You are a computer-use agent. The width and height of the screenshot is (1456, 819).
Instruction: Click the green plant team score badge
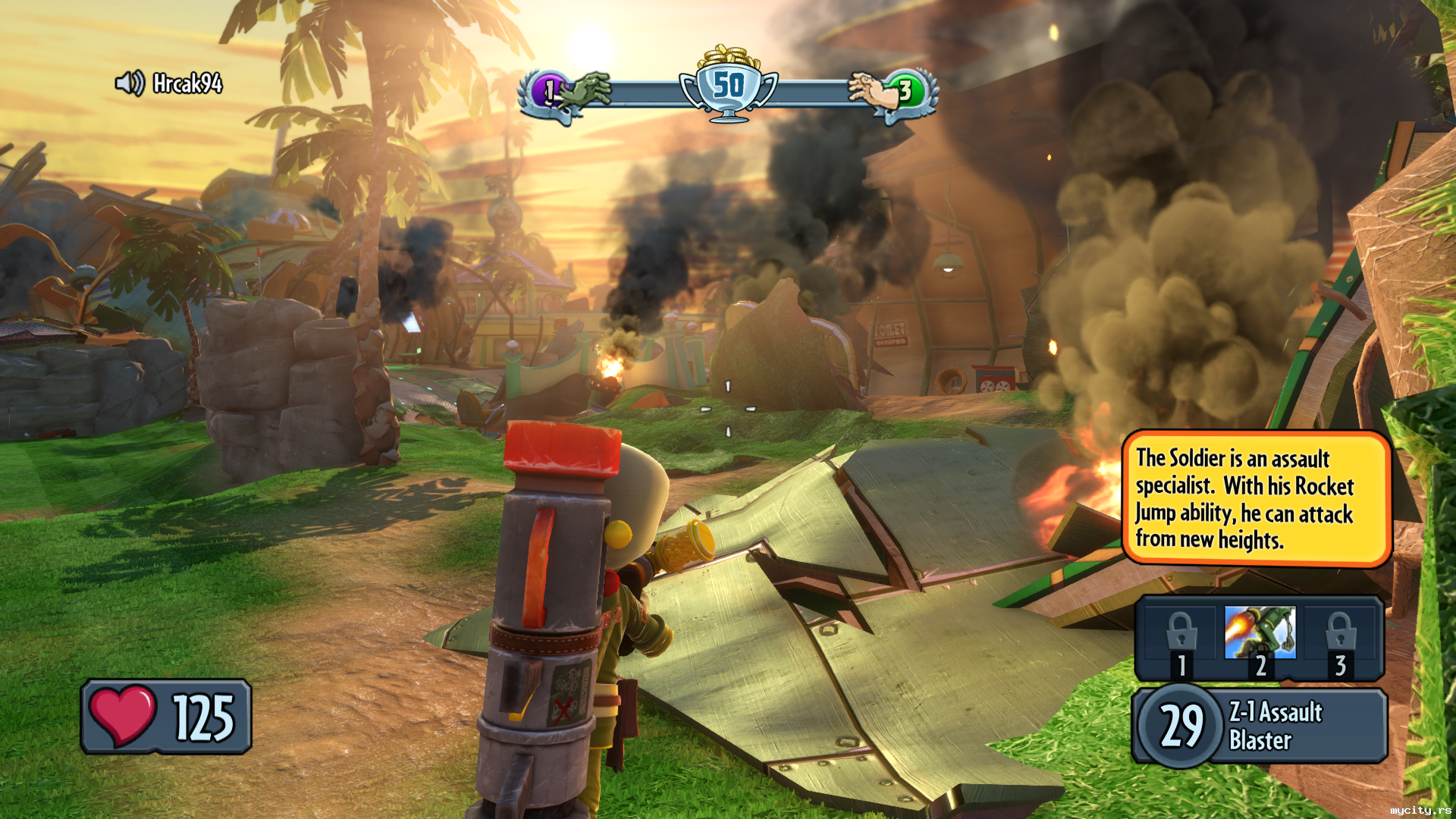coord(906,92)
